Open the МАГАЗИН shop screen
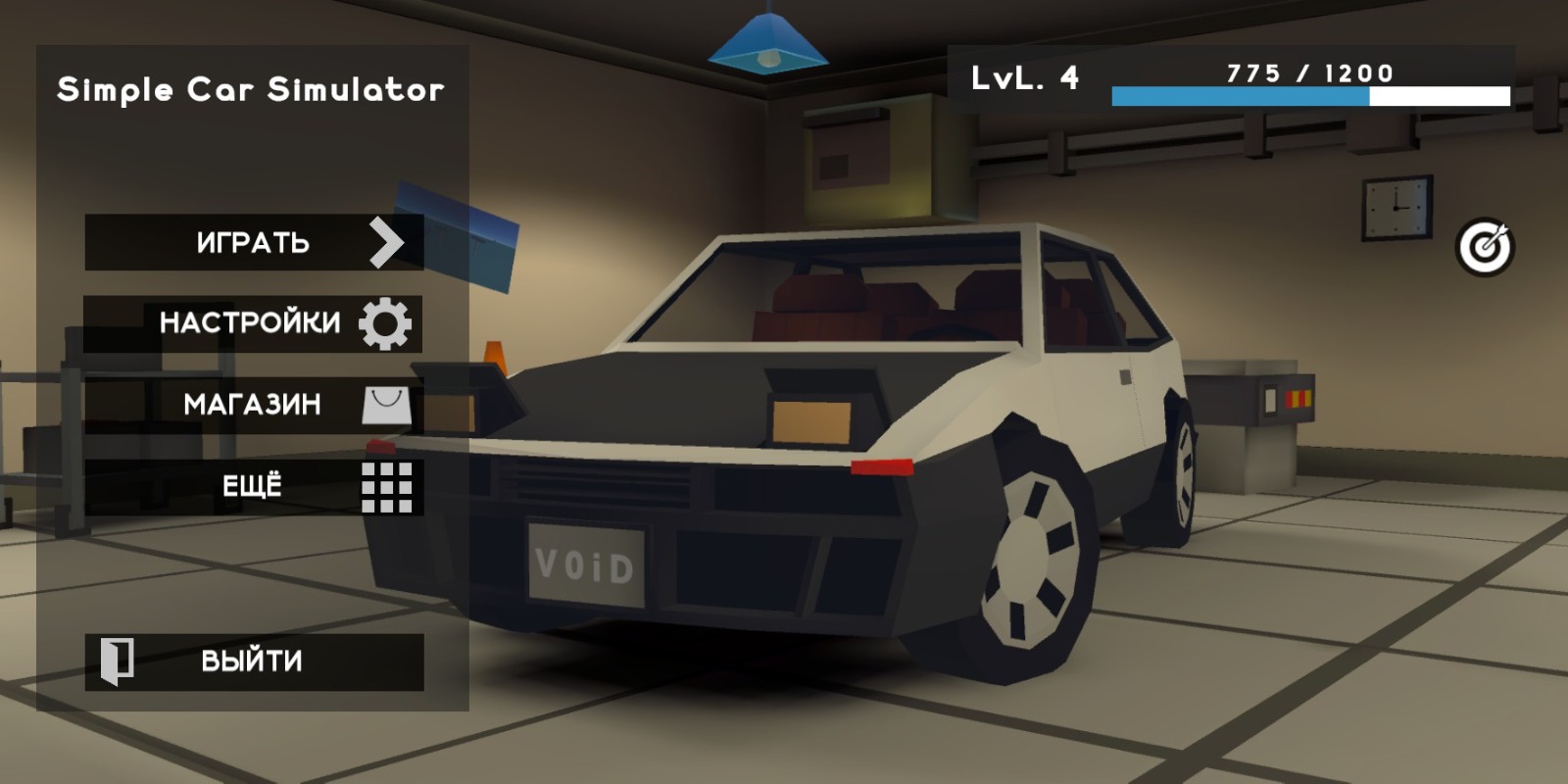The image size is (1568, 784). pos(253,404)
